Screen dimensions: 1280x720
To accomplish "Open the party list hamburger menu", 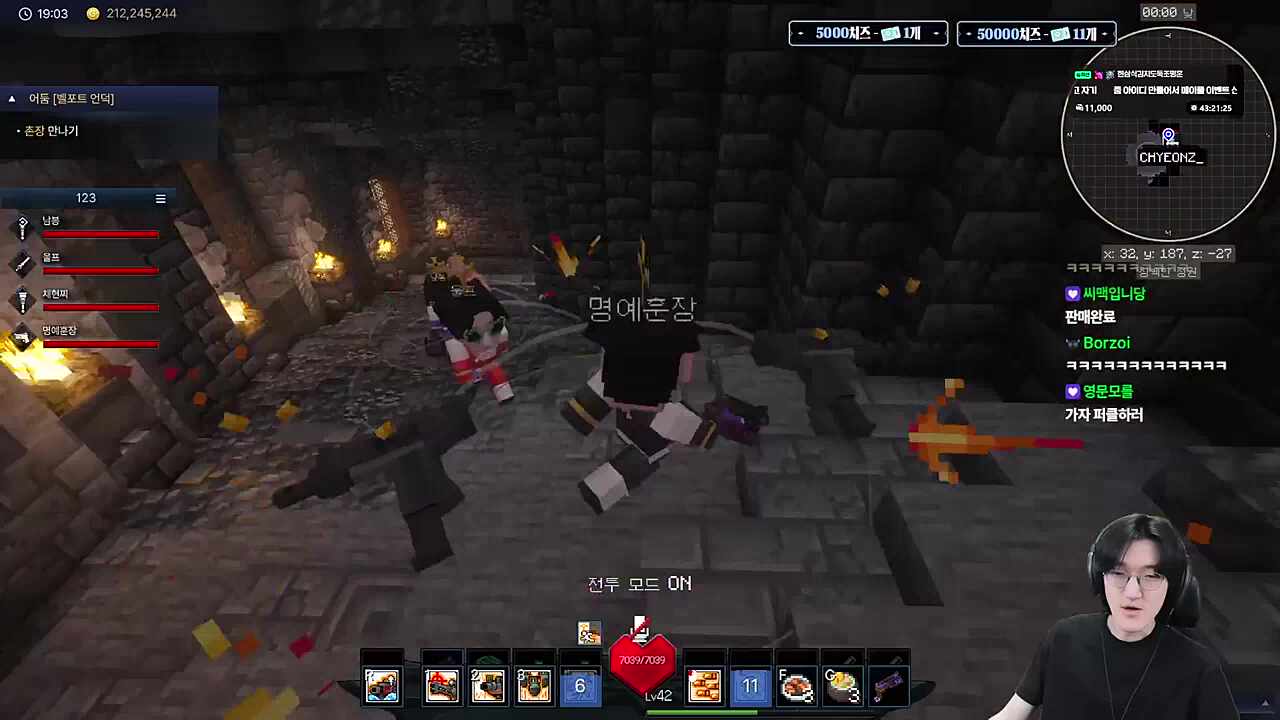I will (x=160, y=198).
